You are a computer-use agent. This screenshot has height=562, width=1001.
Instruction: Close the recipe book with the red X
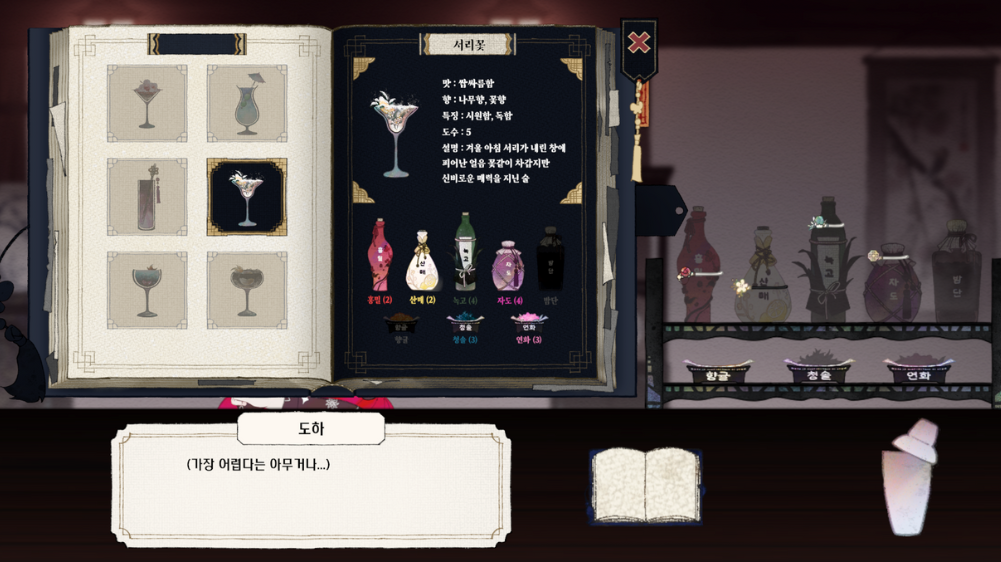(638, 43)
